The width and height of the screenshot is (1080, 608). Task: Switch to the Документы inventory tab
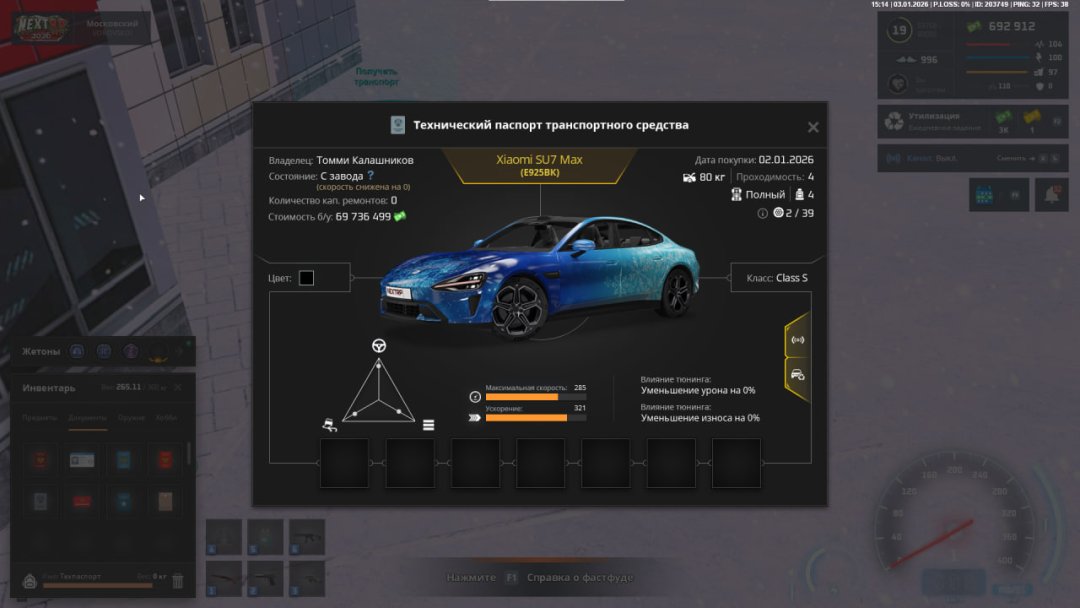(88, 418)
